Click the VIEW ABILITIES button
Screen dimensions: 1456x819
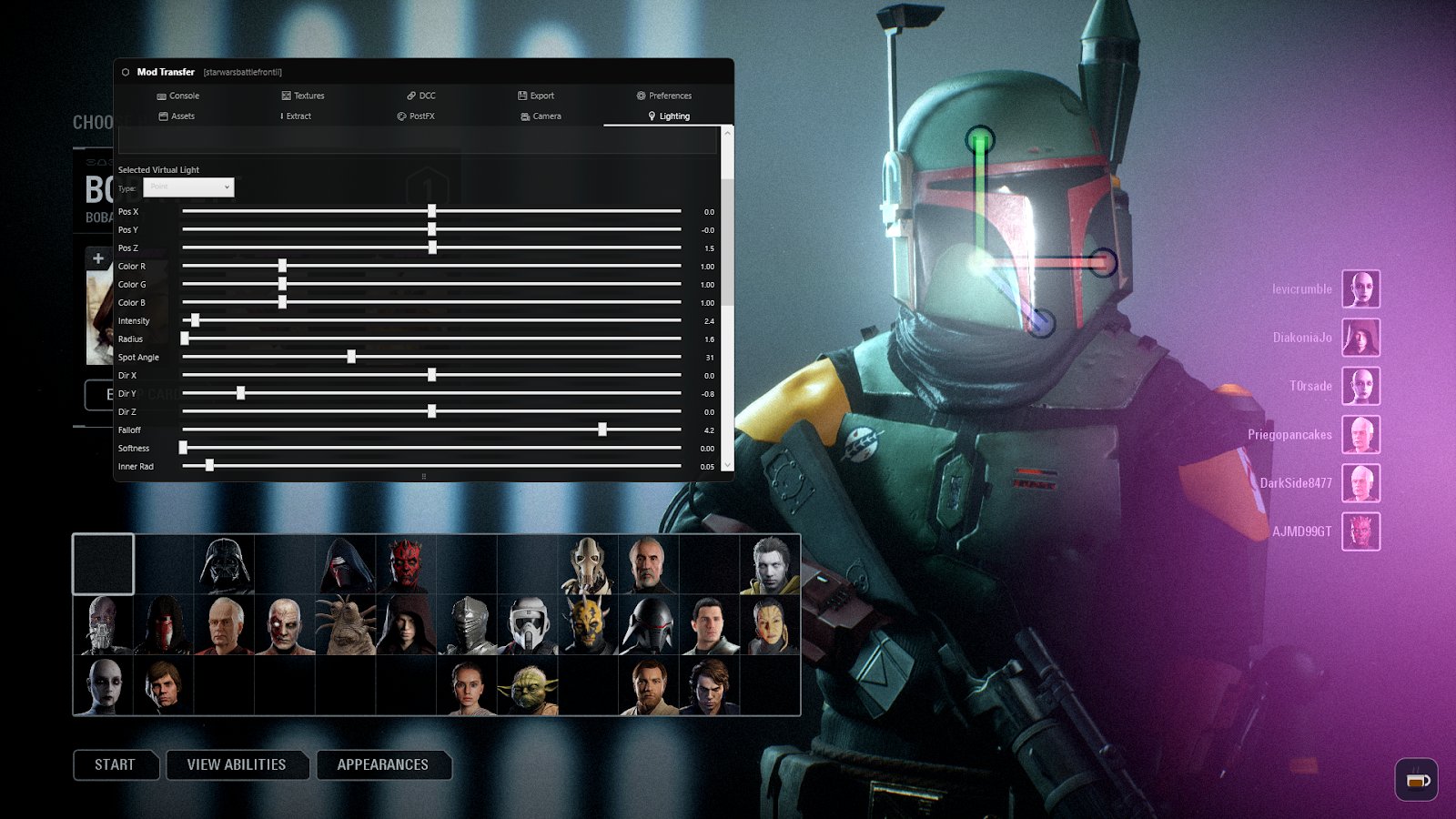[x=237, y=764]
